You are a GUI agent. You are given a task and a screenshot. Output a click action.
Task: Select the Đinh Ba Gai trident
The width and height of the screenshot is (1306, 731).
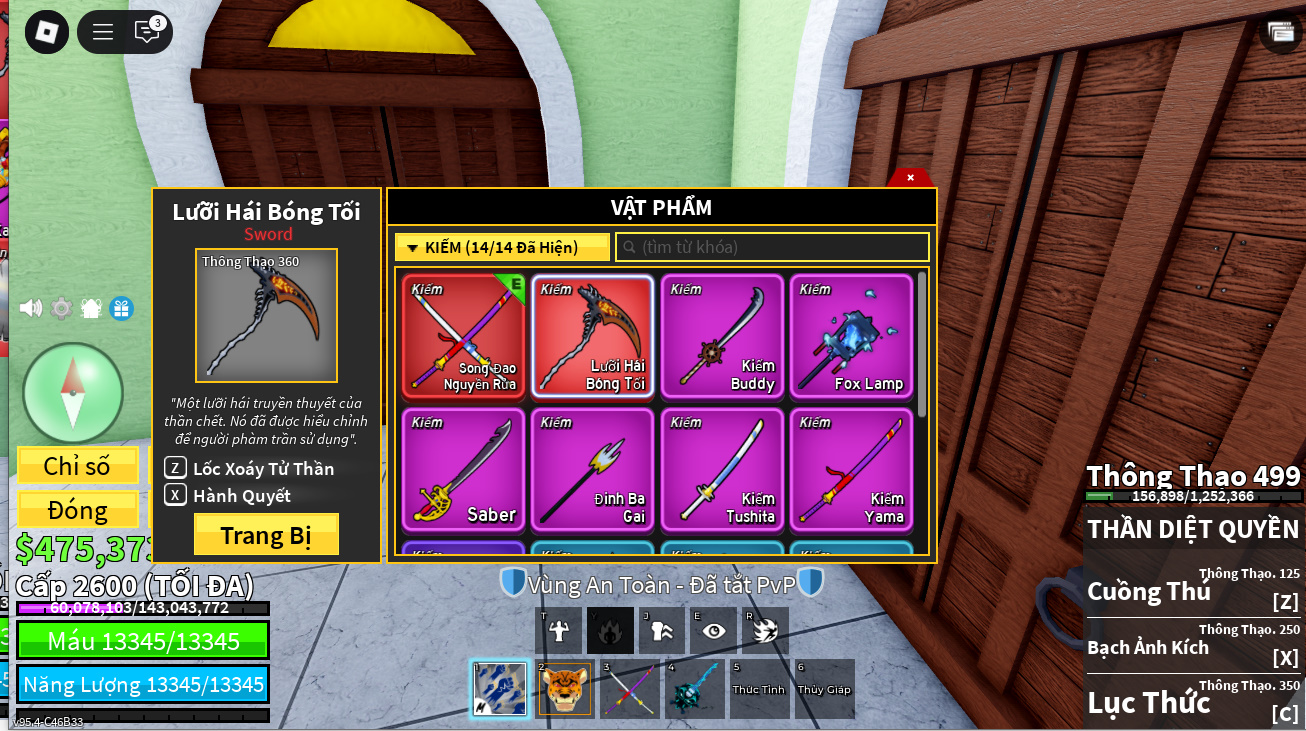(592, 469)
